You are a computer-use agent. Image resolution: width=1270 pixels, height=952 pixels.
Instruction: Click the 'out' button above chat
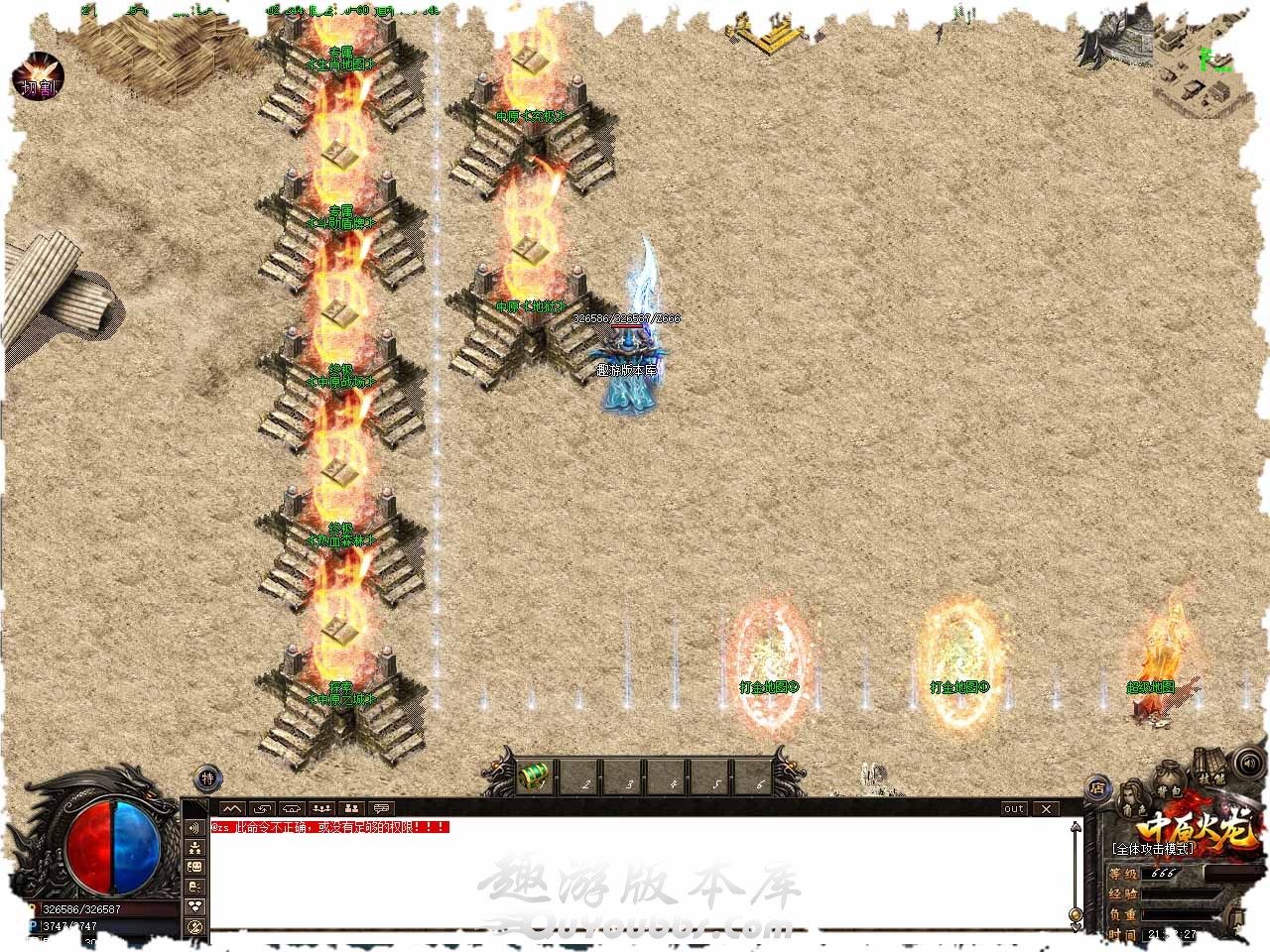[x=1013, y=808]
